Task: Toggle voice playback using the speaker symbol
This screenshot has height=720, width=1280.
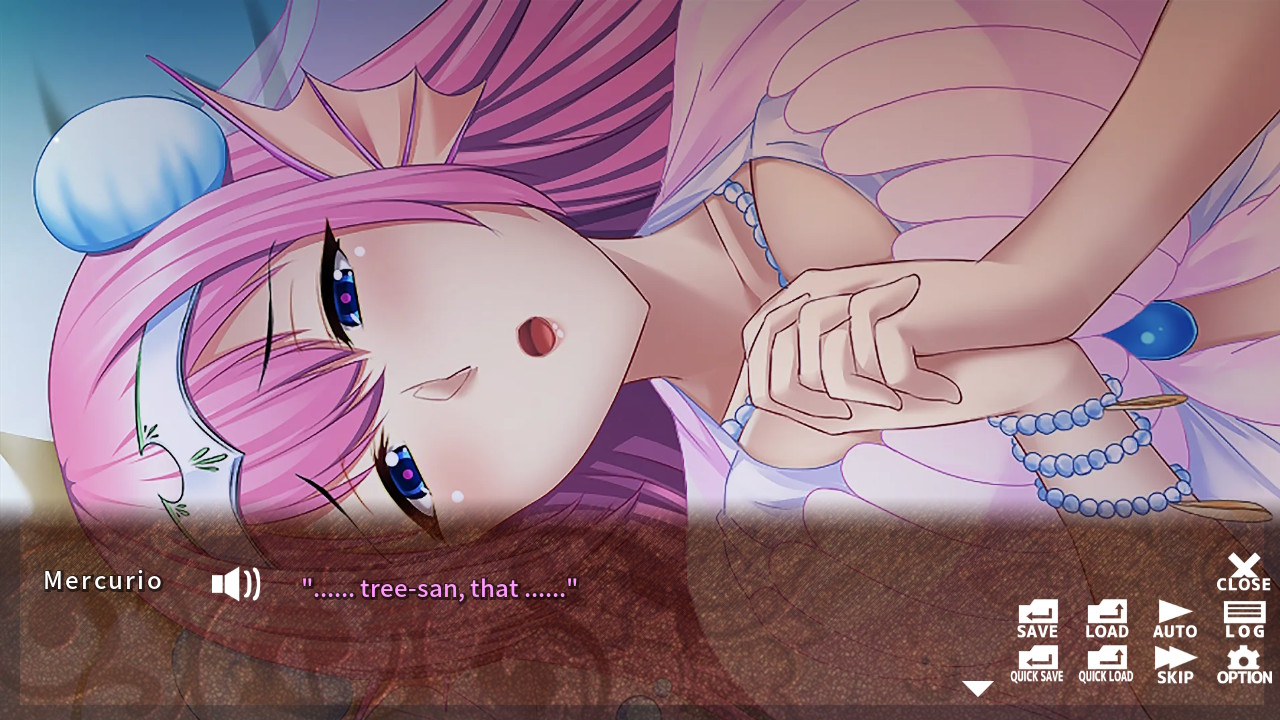Action: [x=234, y=583]
